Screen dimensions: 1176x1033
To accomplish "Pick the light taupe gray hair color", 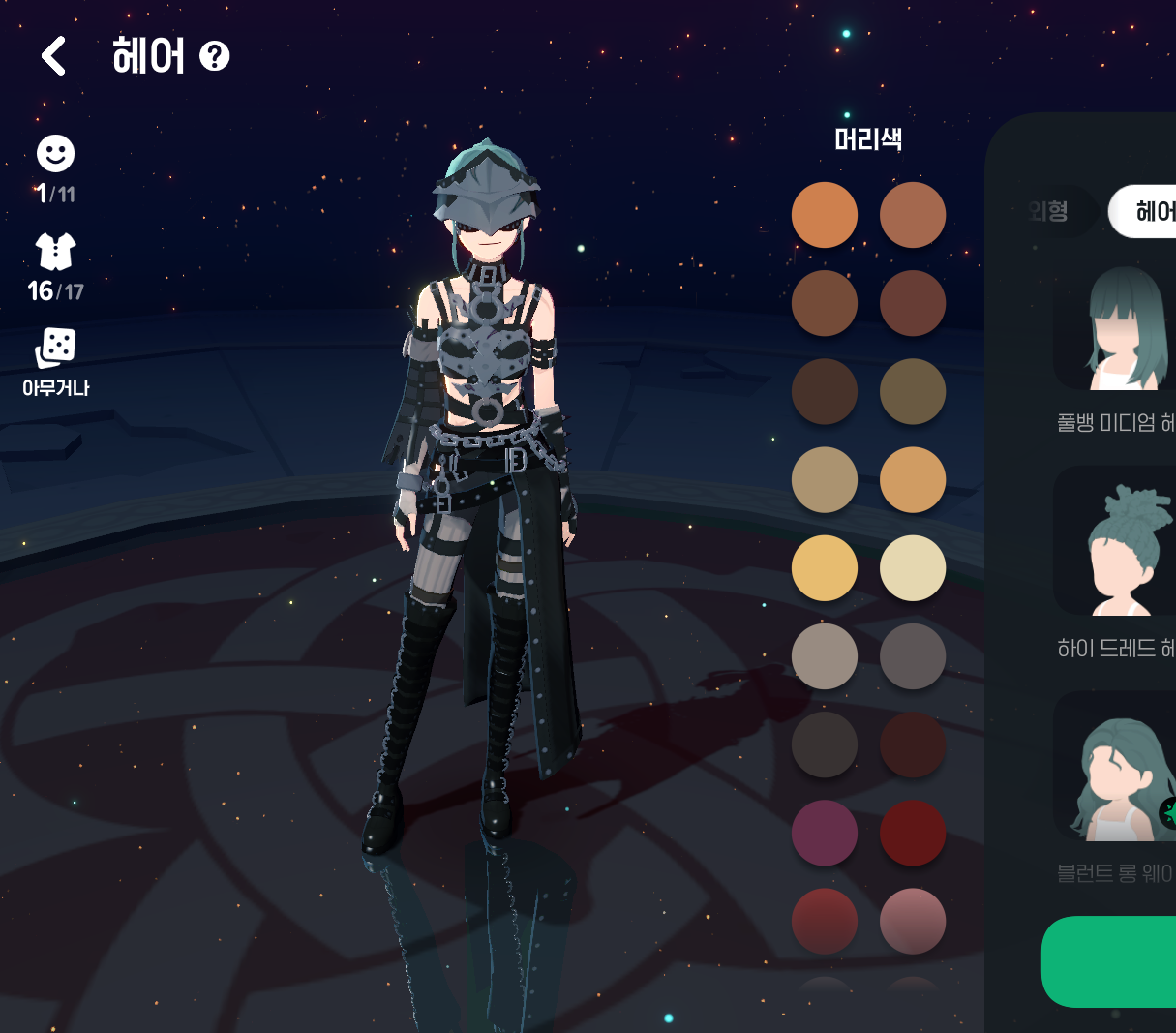I will click(825, 656).
